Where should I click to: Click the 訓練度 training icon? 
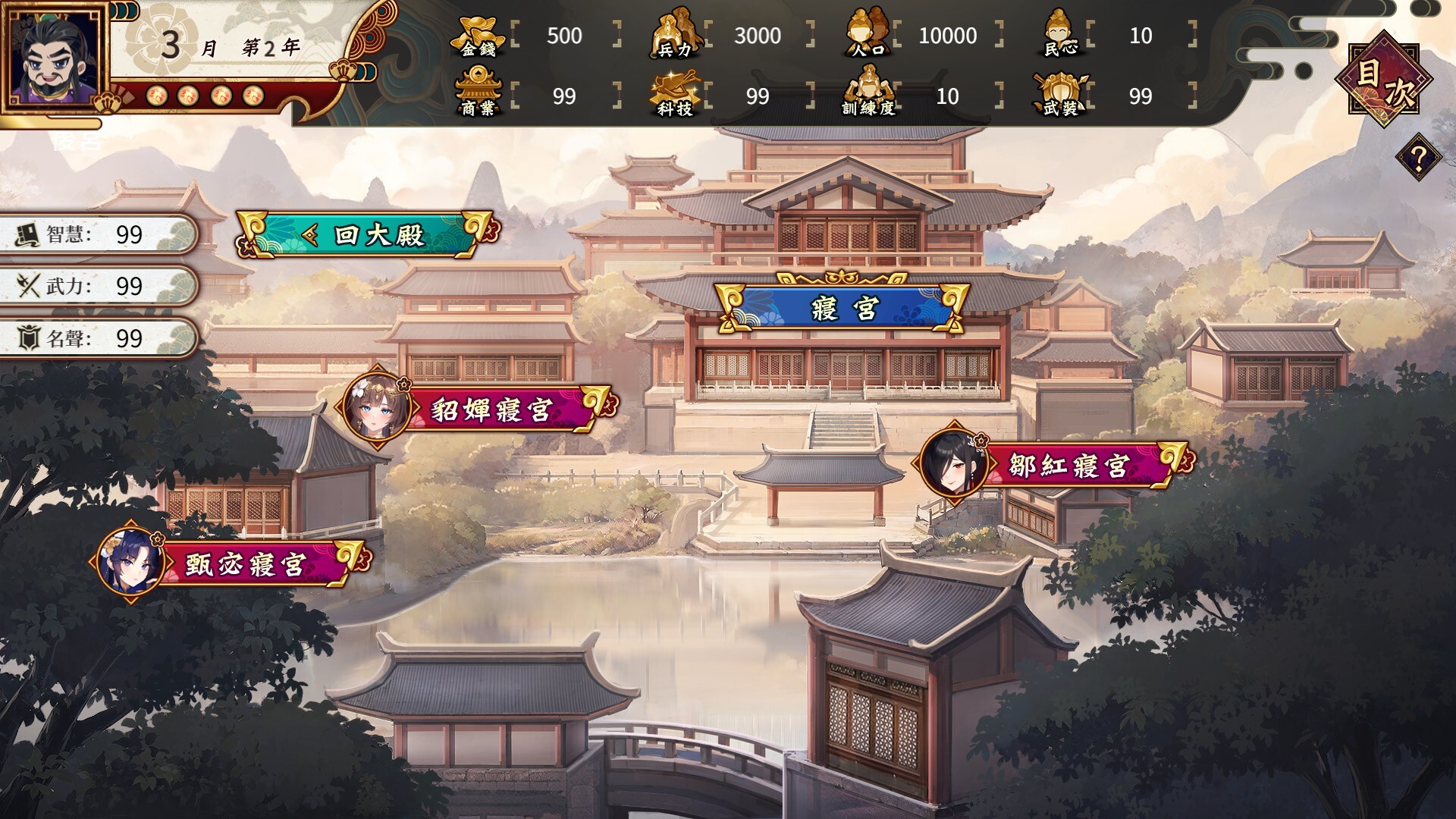[x=870, y=91]
